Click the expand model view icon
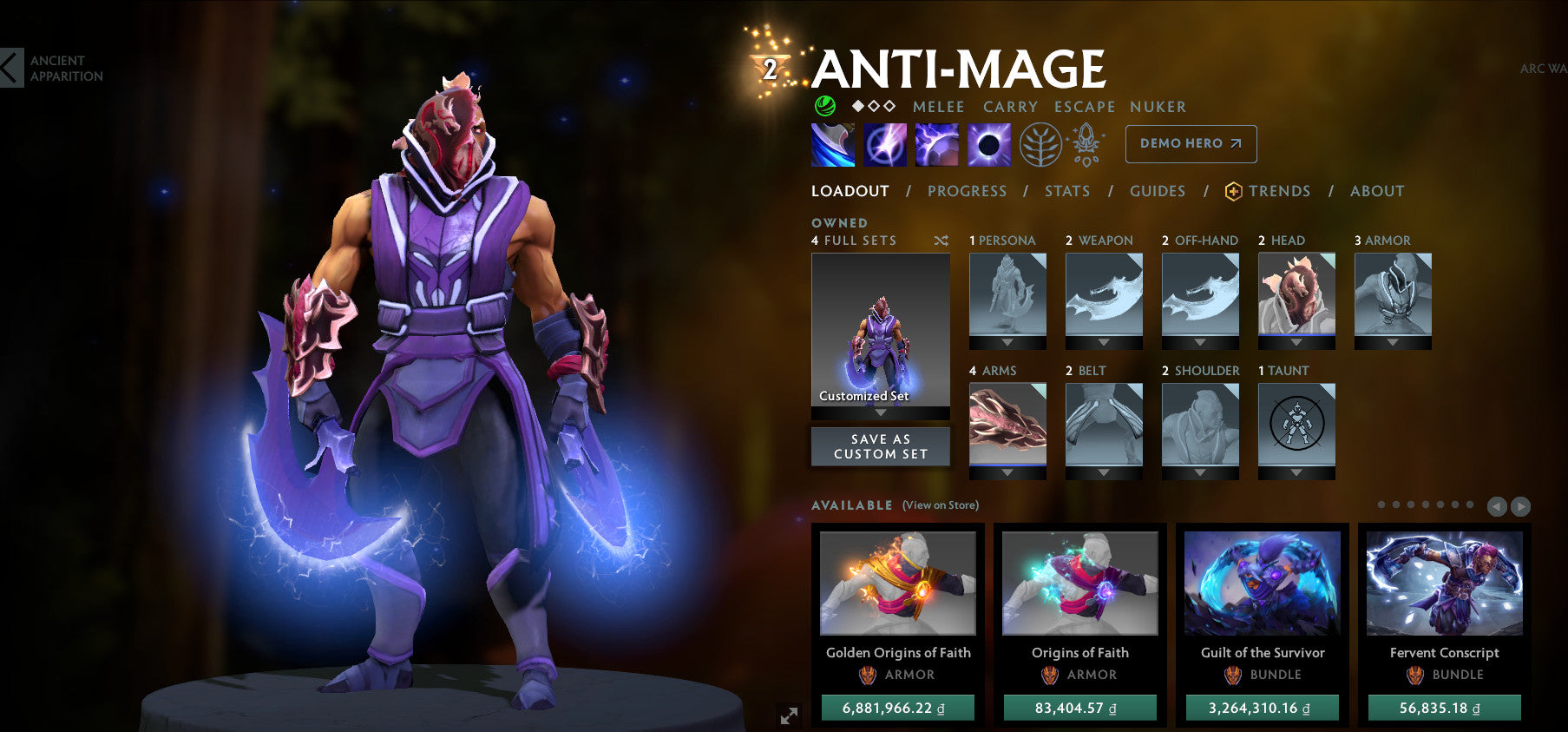 pyautogui.click(x=788, y=716)
